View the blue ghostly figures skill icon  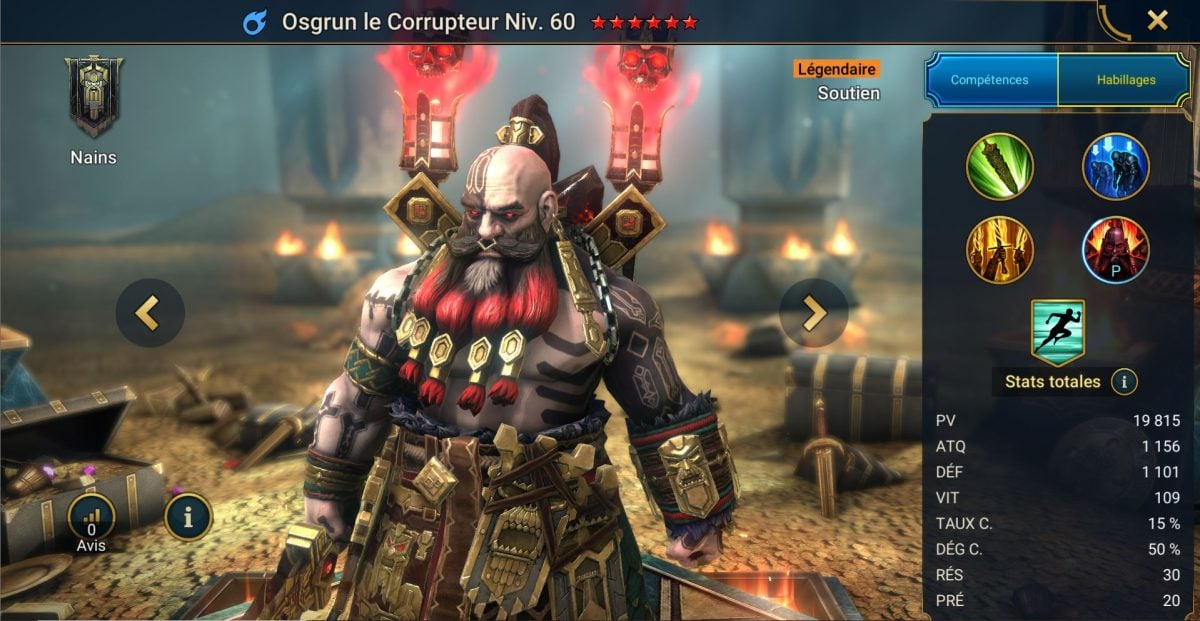pos(1115,166)
